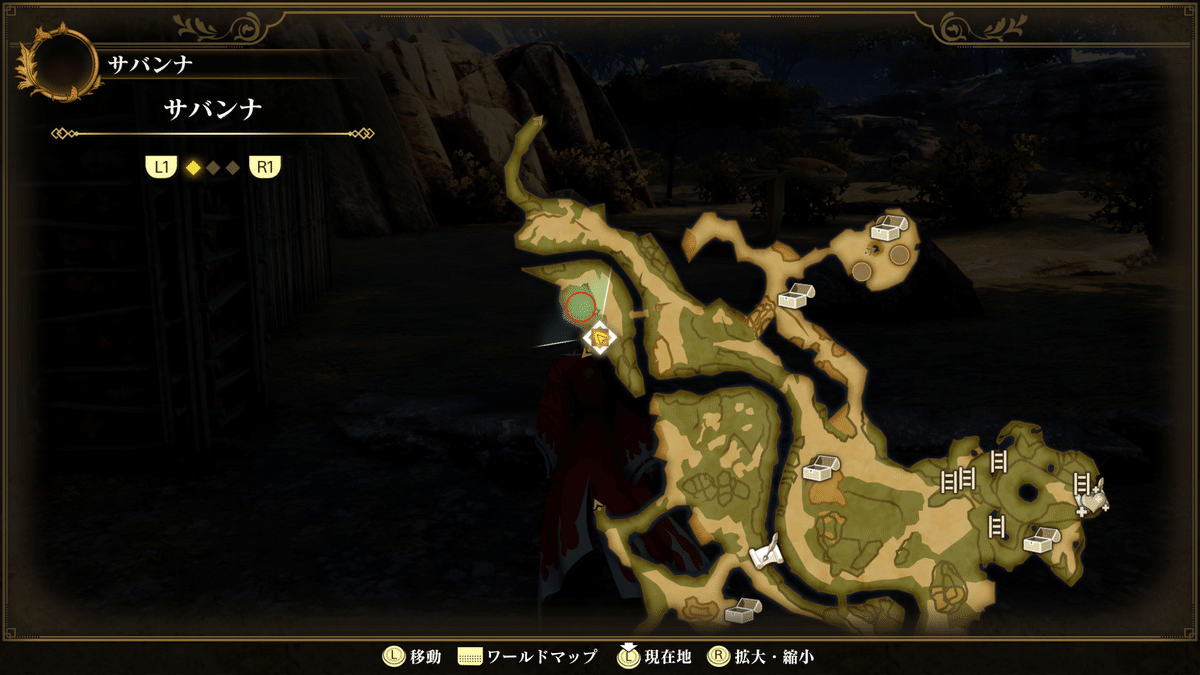Select the player location marker on the map

(x=599, y=340)
